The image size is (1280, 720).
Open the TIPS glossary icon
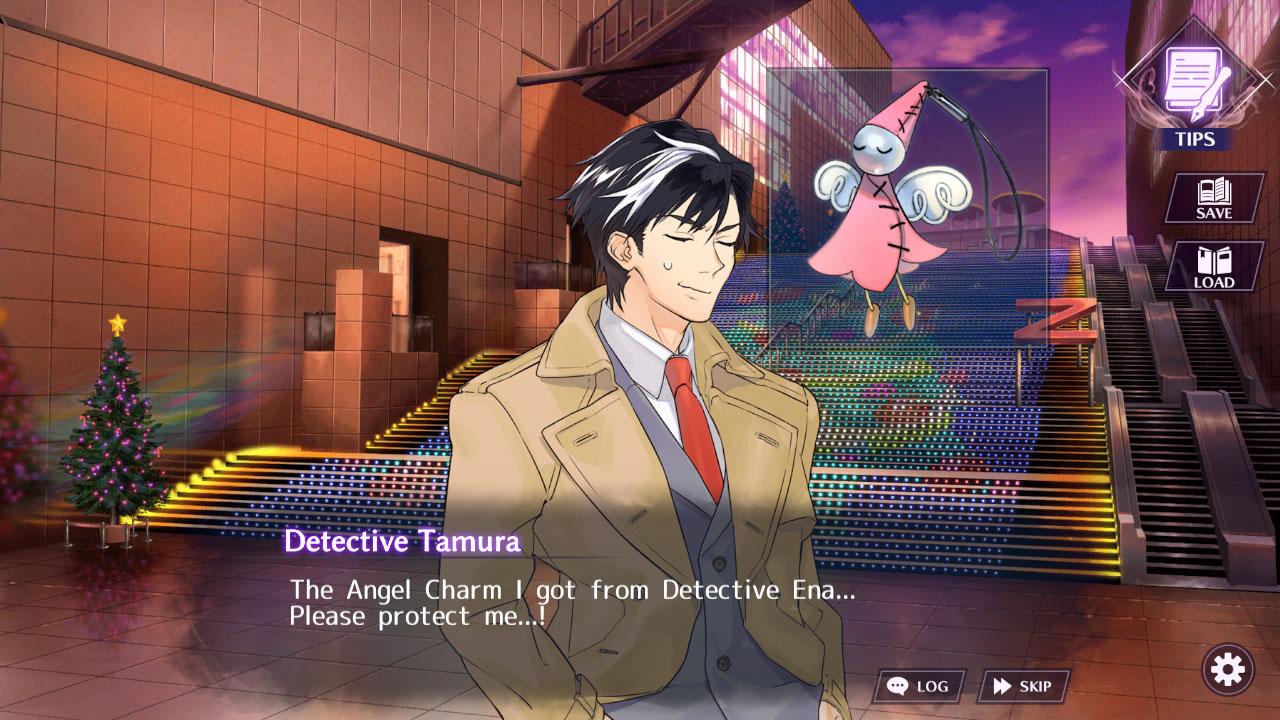1197,85
